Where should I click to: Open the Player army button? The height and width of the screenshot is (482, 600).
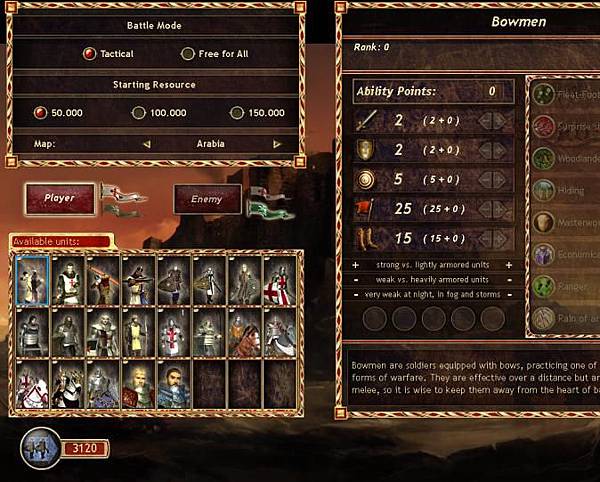tap(60, 198)
